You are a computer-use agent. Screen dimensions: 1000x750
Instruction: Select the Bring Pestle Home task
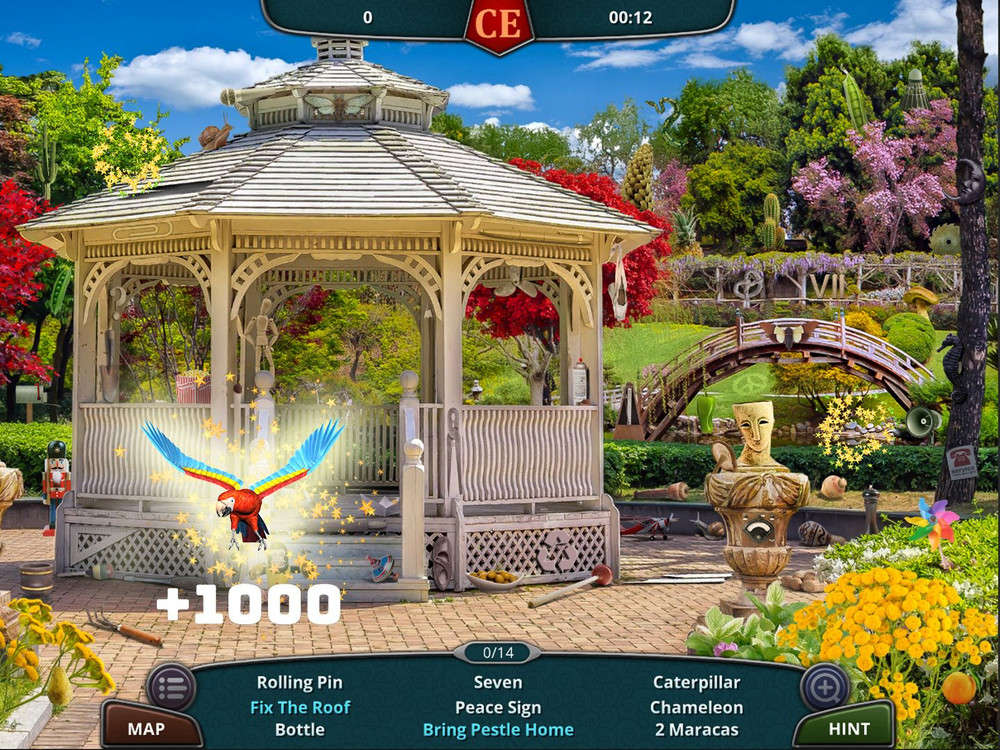[498, 729]
